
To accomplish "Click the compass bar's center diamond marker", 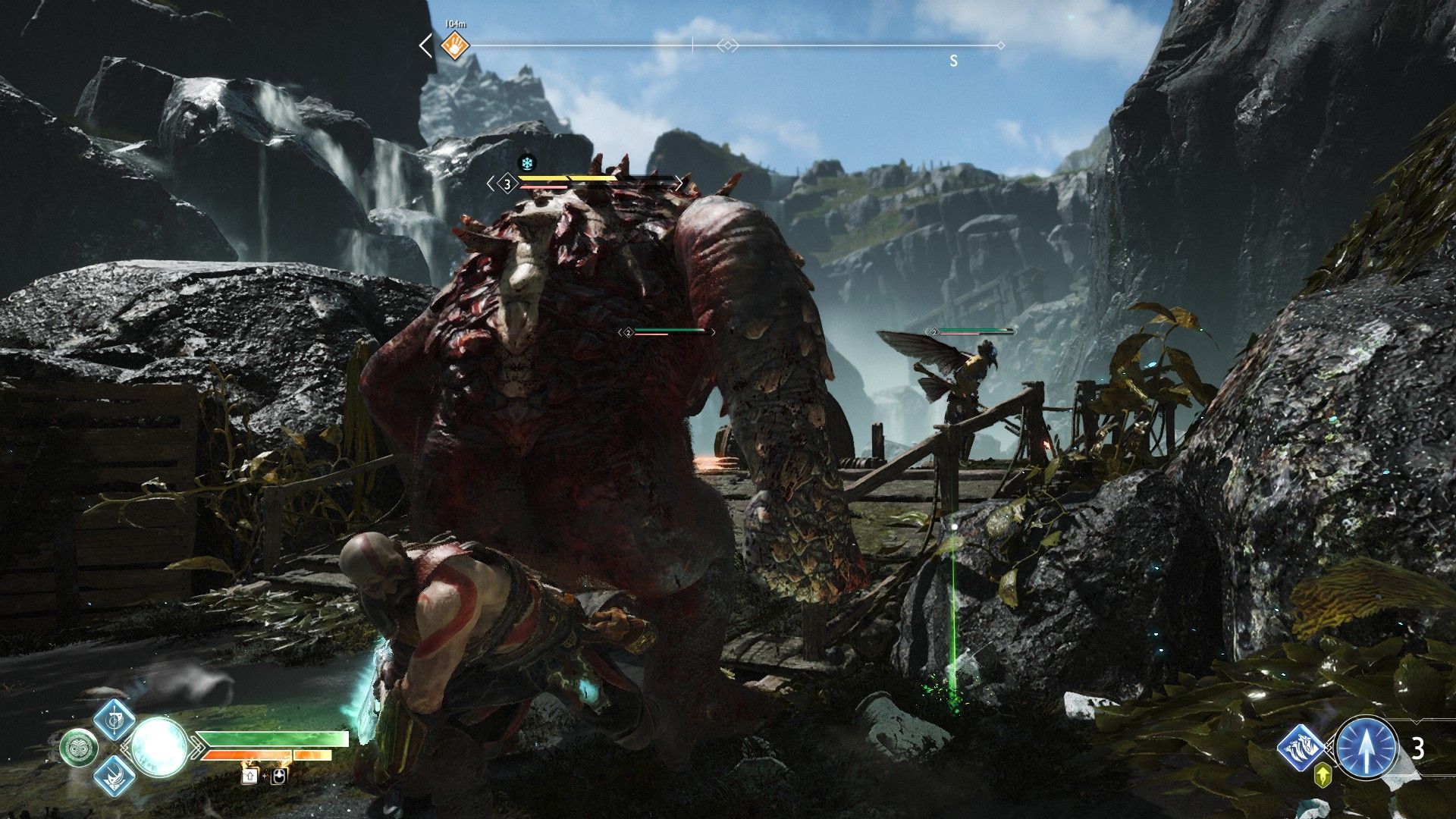I will pyautogui.click(x=727, y=46).
